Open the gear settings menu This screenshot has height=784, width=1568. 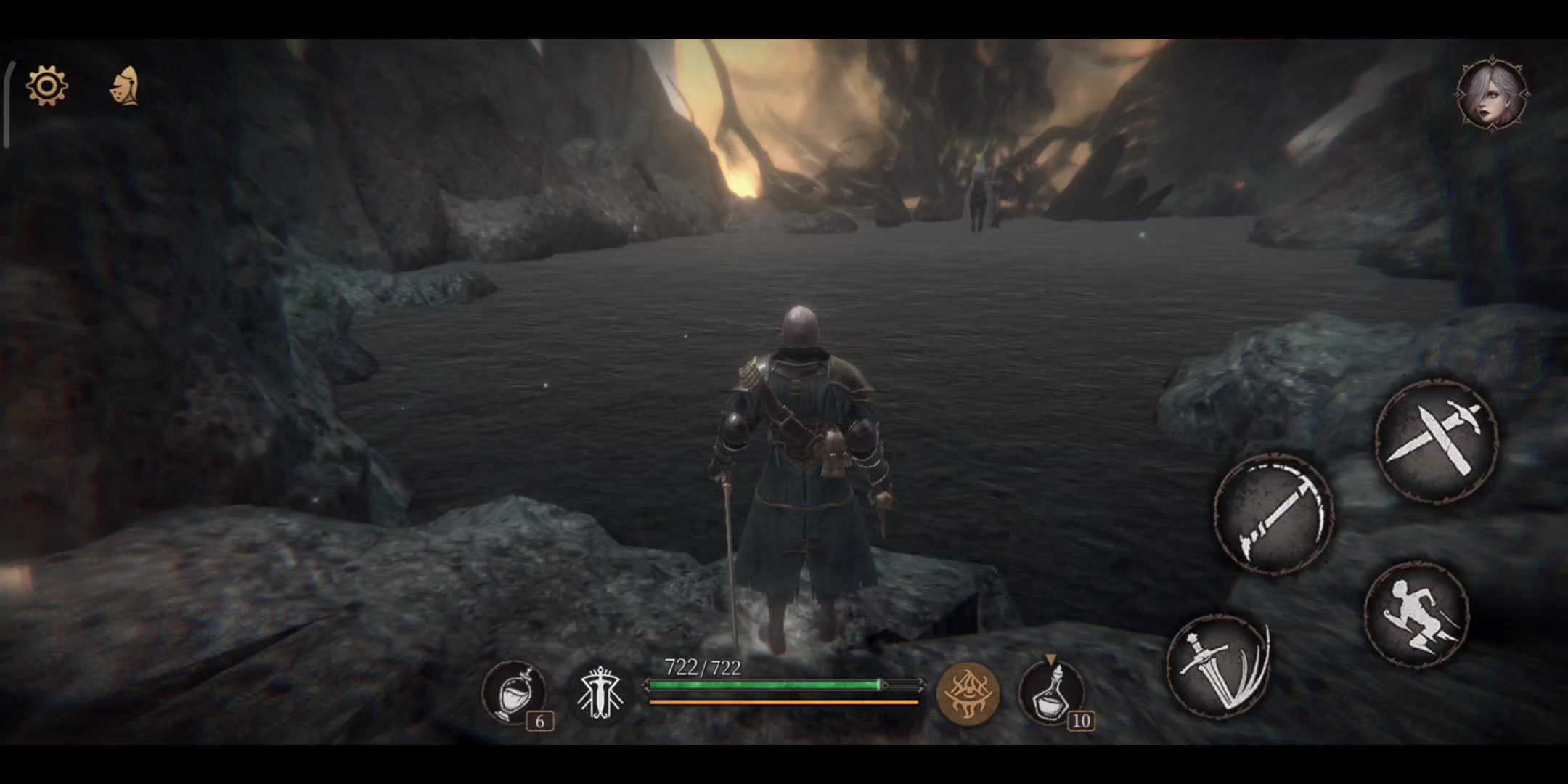pyautogui.click(x=47, y=86)
